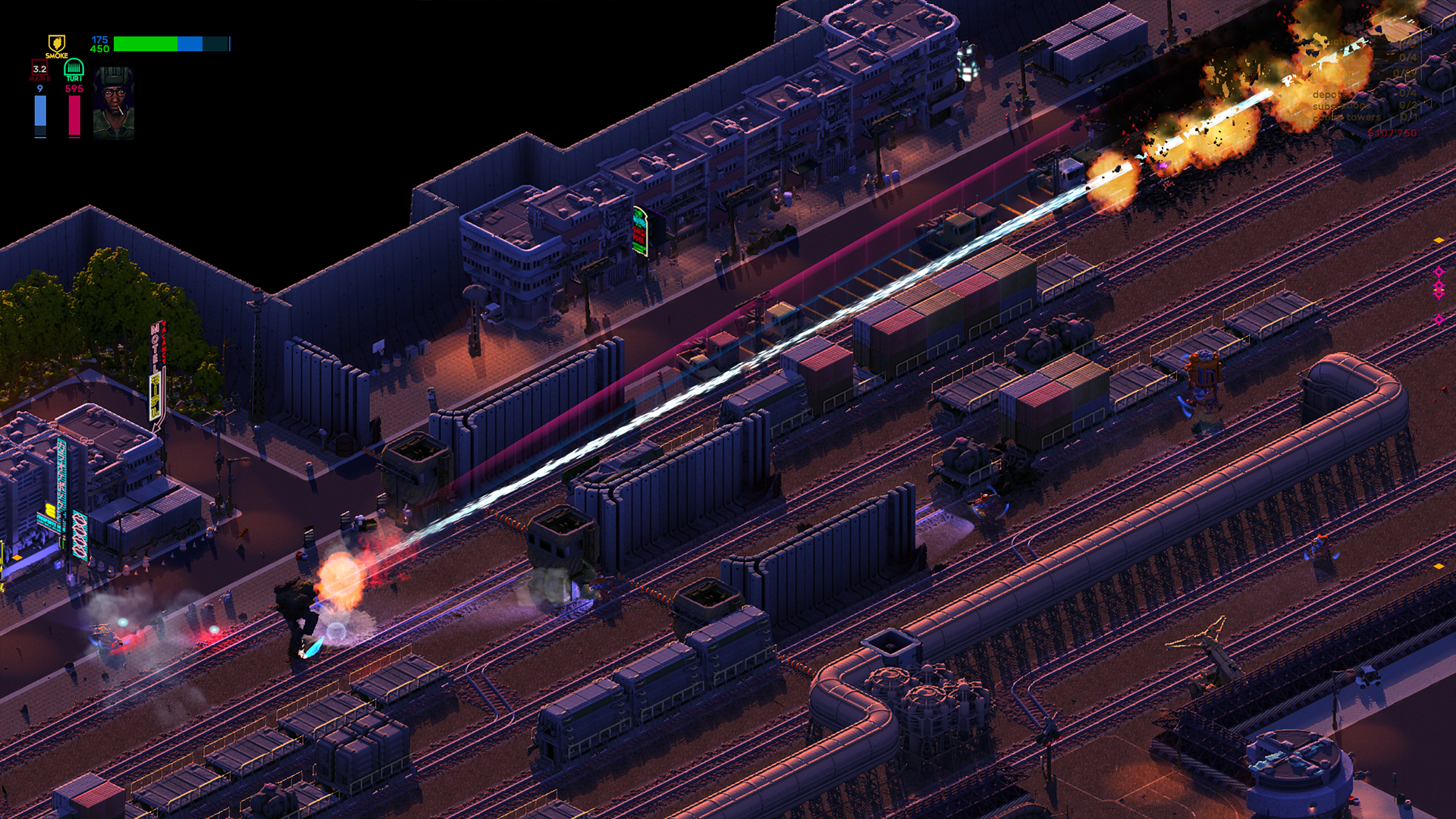Click the green neon sign on the building
The width and height of the screenshot is (1456, 819).
(639, 227)
